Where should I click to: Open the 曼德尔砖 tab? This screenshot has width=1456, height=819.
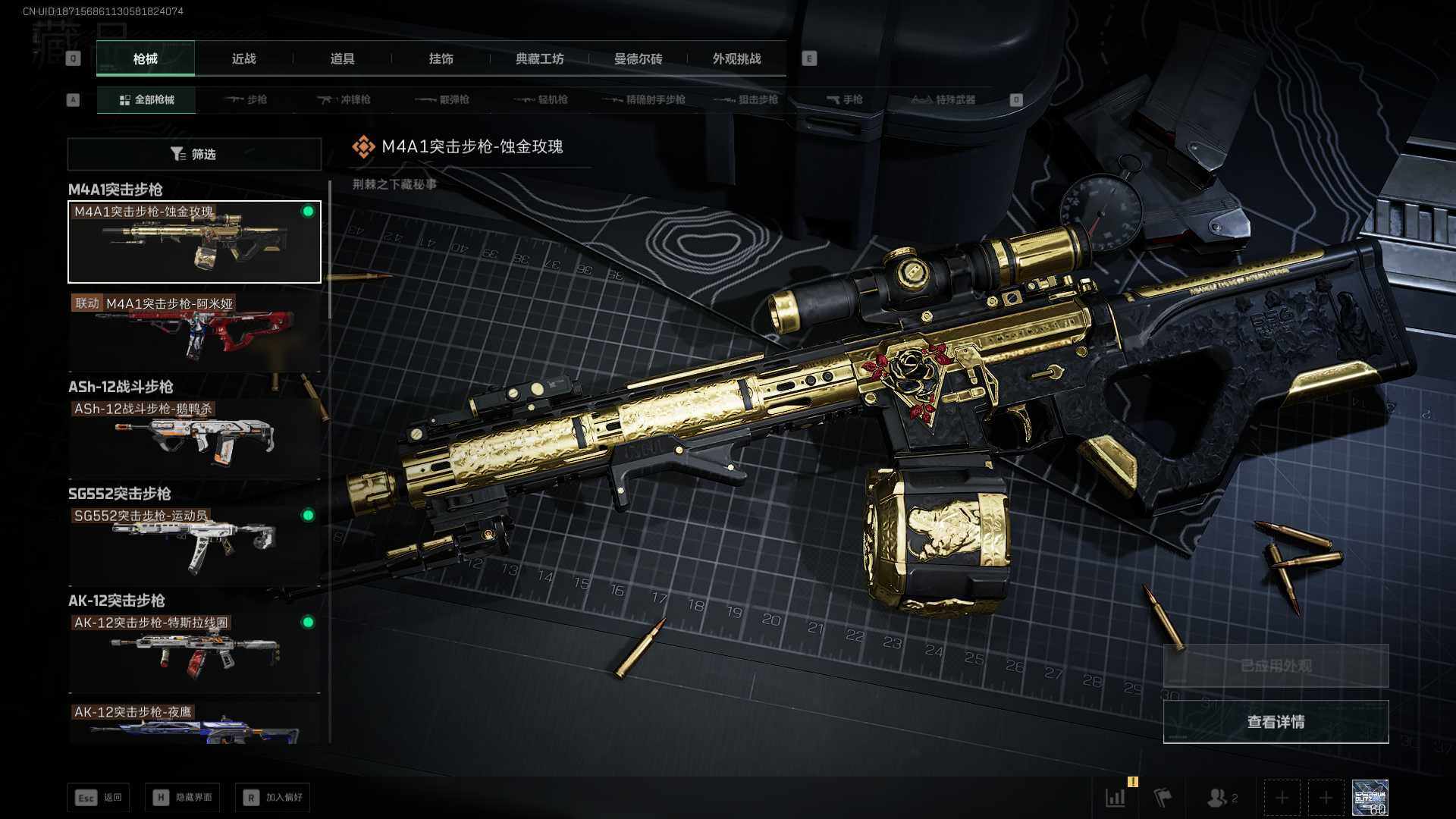pos(638,58)
